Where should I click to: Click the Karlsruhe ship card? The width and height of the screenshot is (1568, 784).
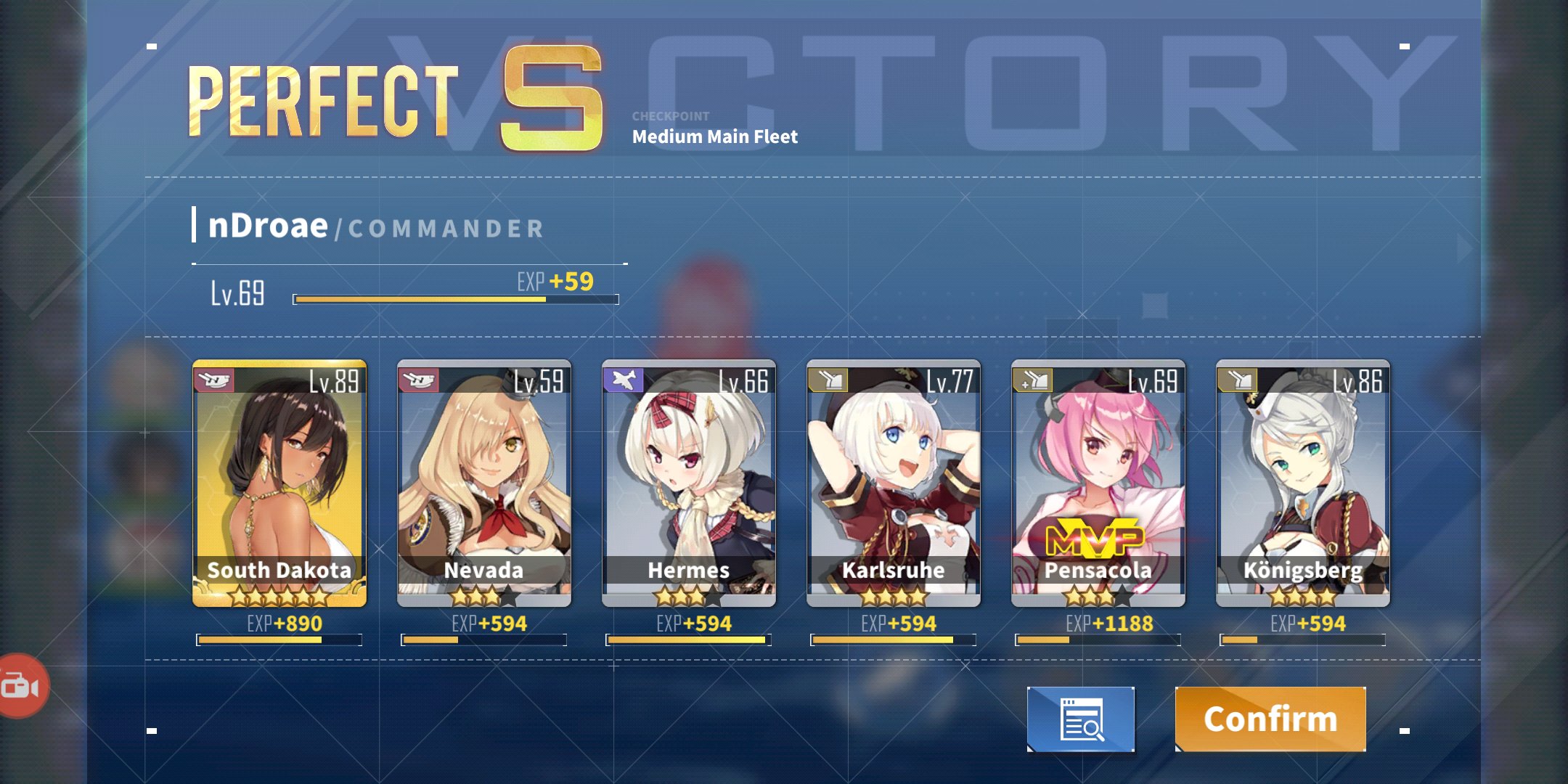(x=894, y=483)
